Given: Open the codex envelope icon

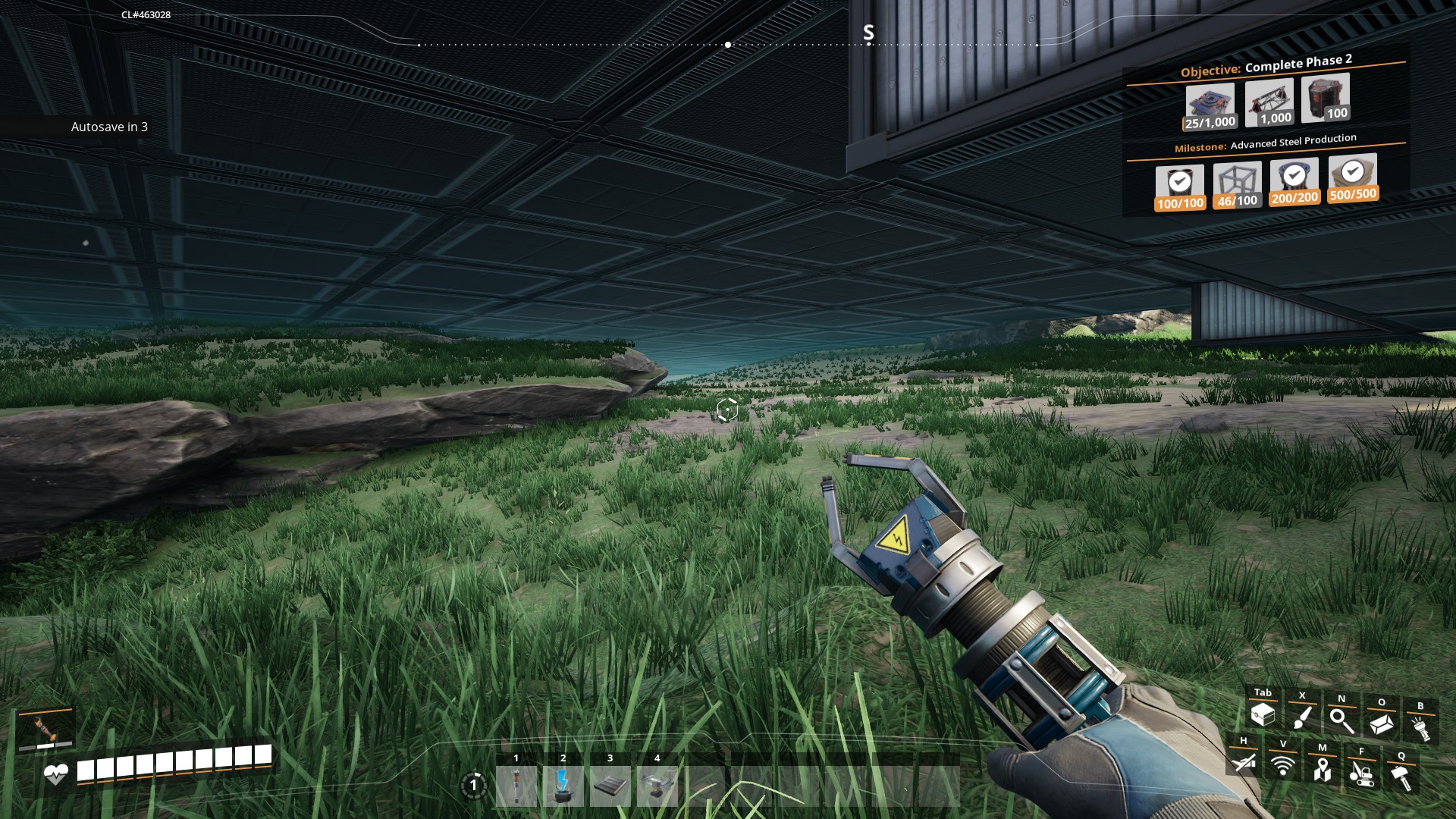Looking at the screenshot, I should 1381,723.
